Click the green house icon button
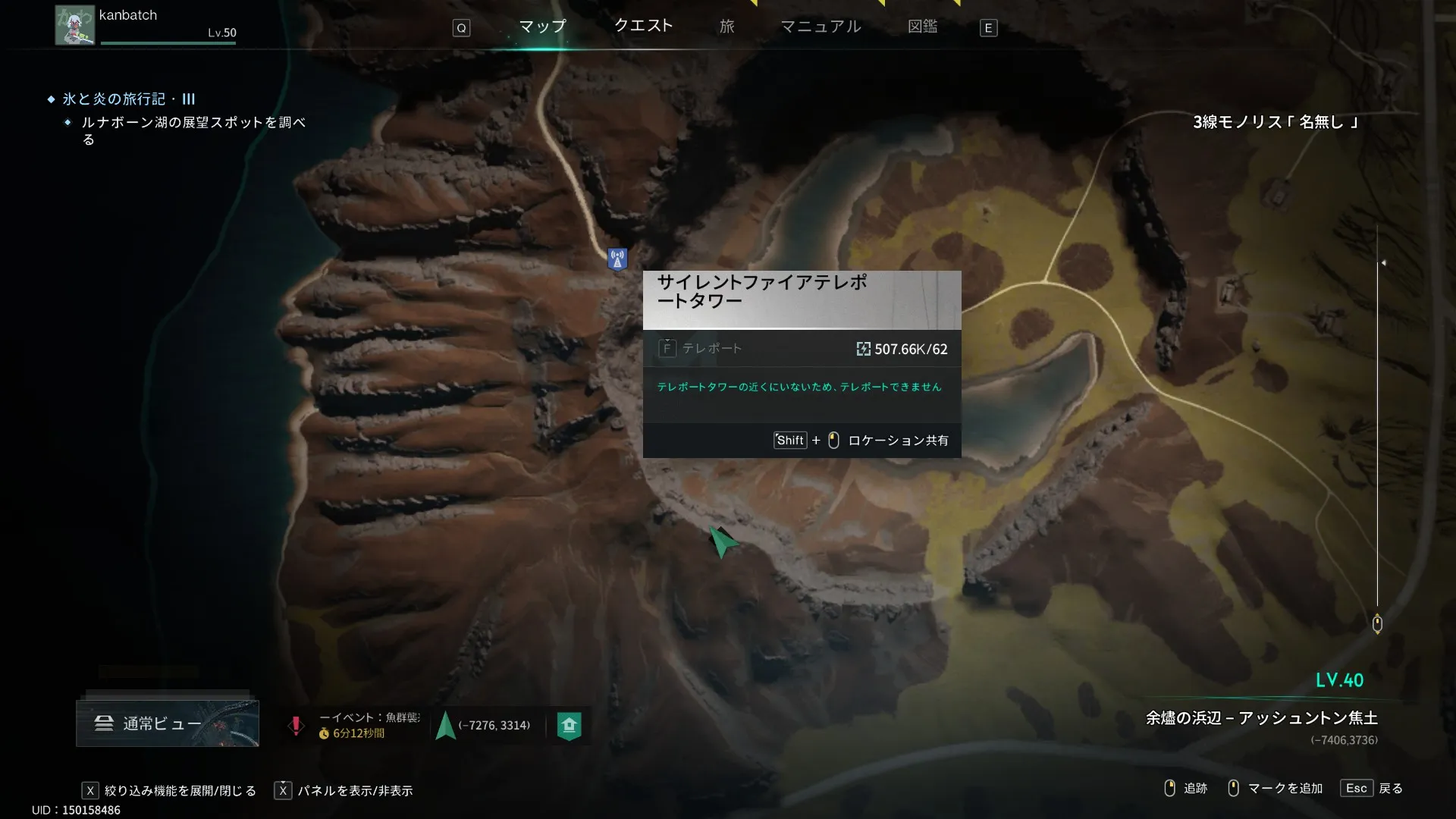The width and height of the screenshot is (1456, 819). (x=569, y=726)
